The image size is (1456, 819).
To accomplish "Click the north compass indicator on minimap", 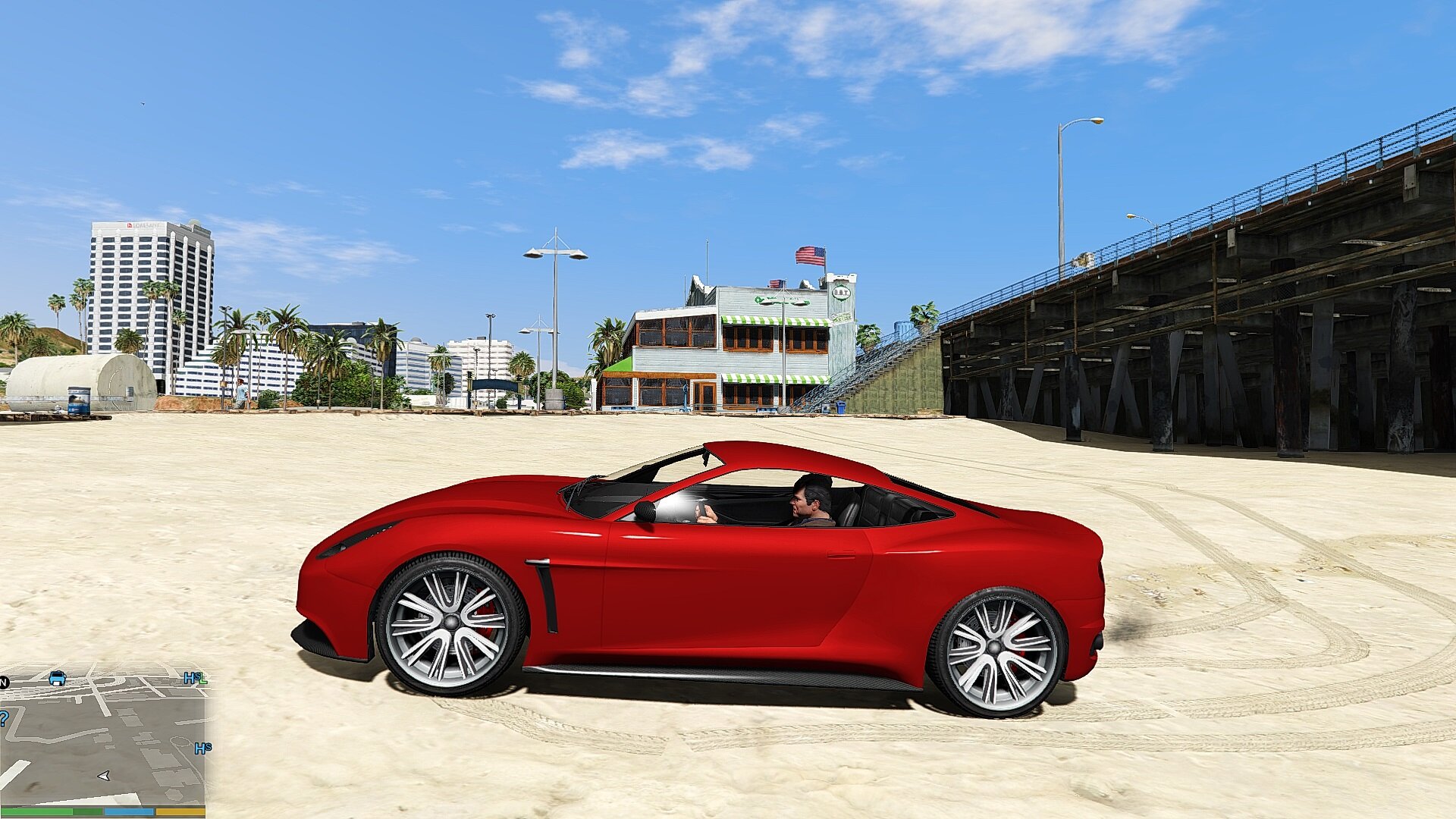I will pos(3,682).
